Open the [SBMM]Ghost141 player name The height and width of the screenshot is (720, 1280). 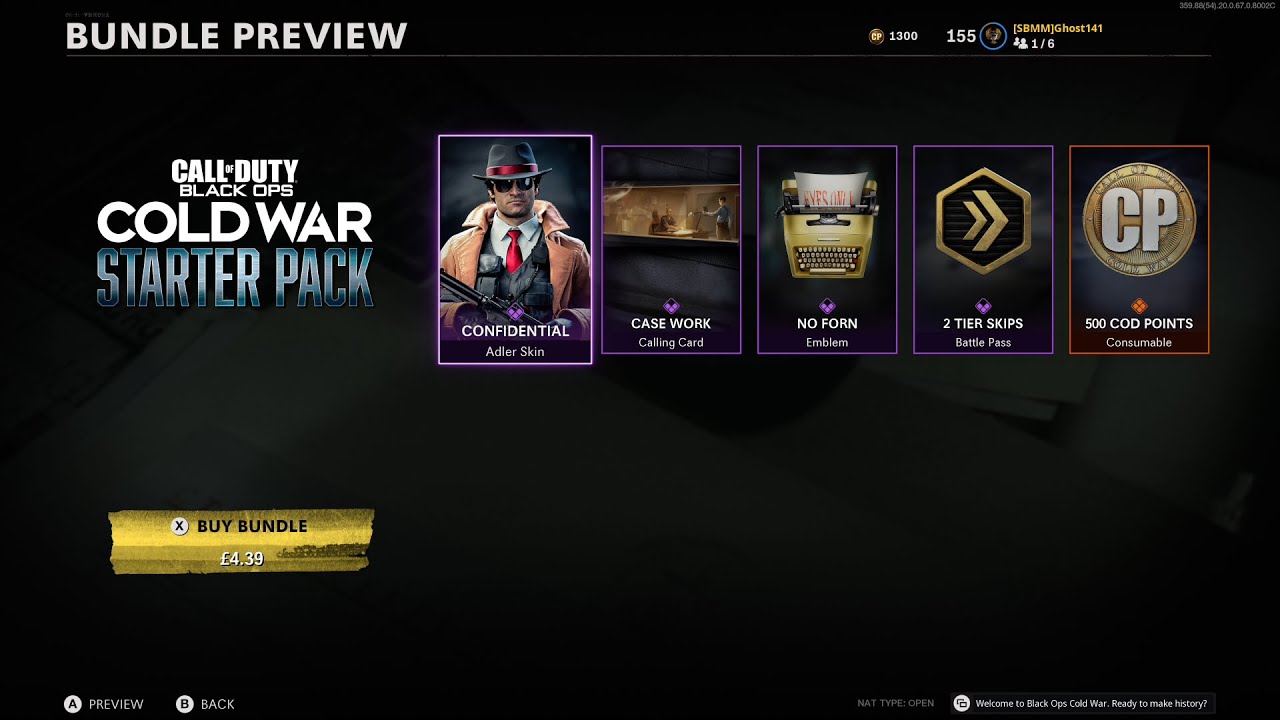point(1057,28)
